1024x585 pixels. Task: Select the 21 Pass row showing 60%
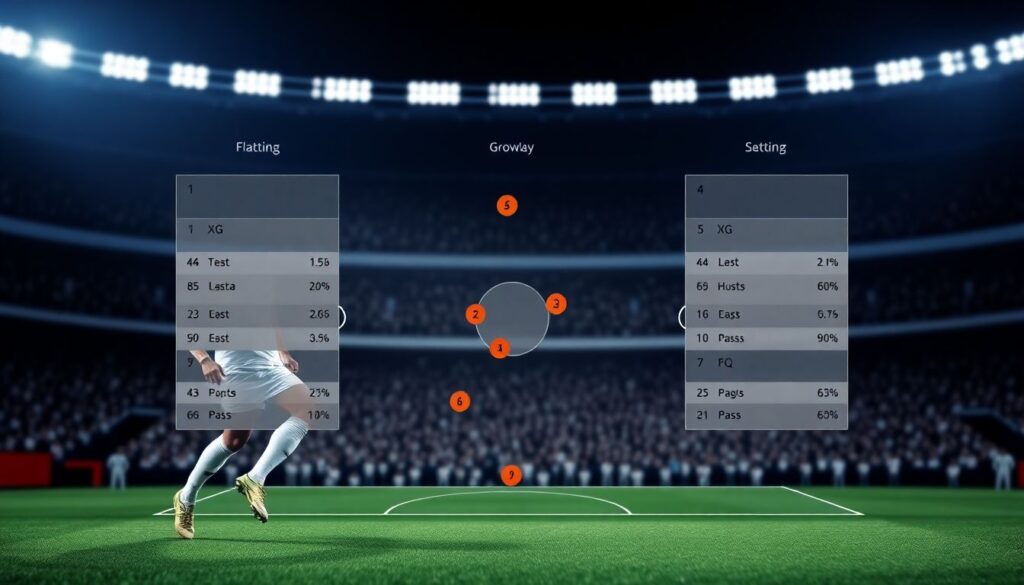pyautogui.click(x=766, y=414)
